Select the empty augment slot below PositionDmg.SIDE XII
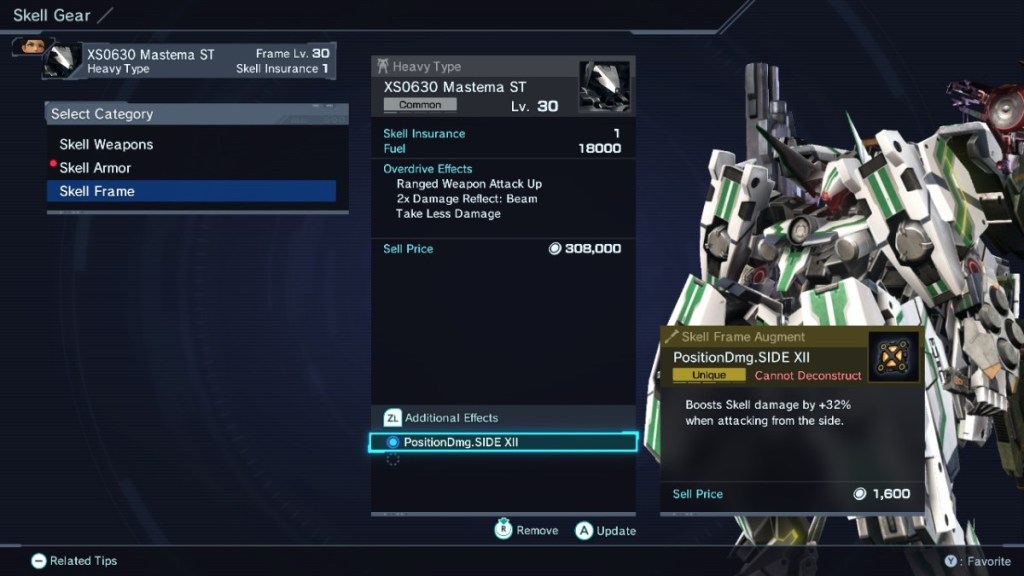The height and width of the screenshot is (576, 1024). click(393, 460)
